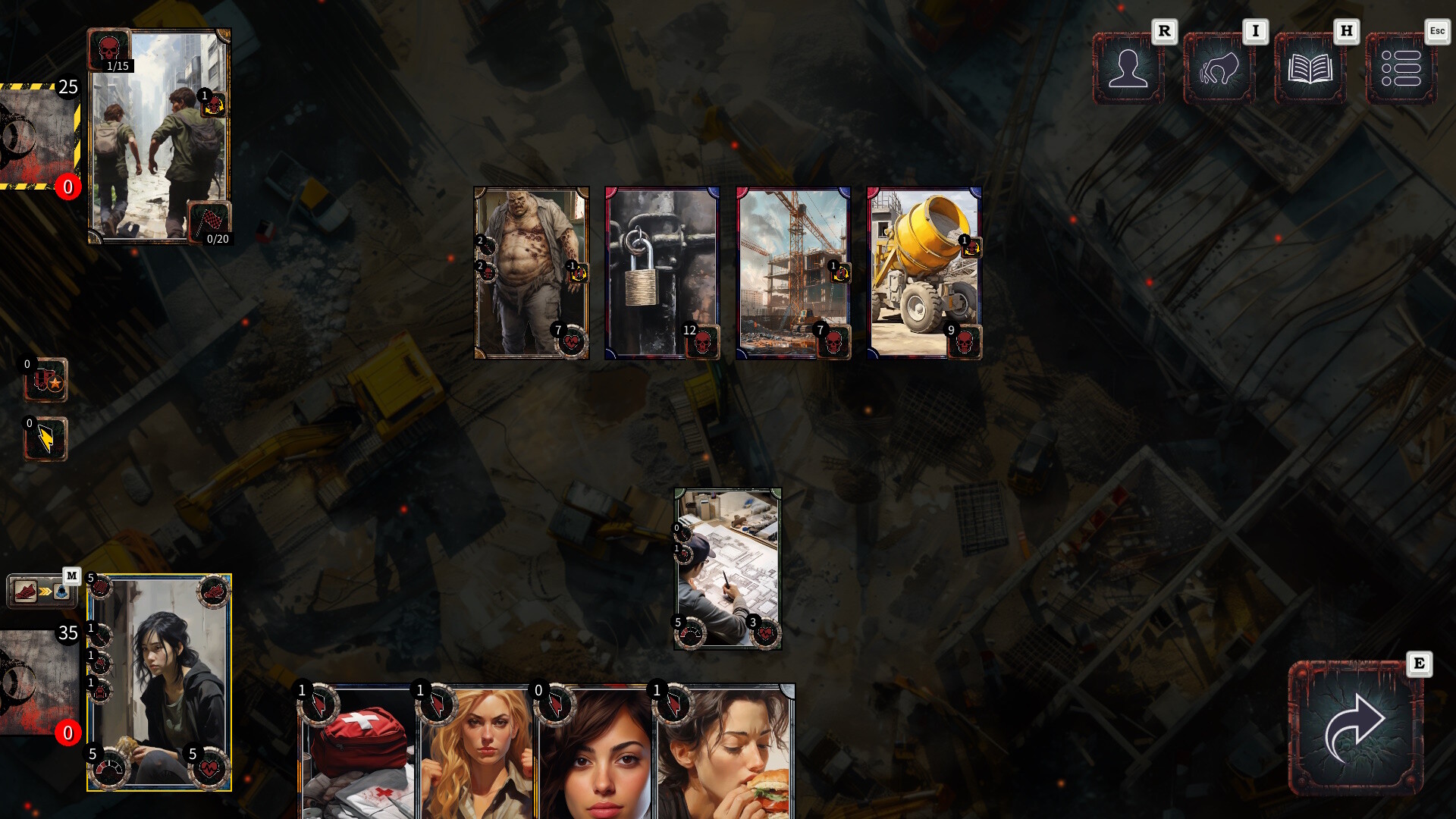Choose the blonde woman card in hand
Viewport: 1456px width, 819px height.
click(x=476, y=755)
